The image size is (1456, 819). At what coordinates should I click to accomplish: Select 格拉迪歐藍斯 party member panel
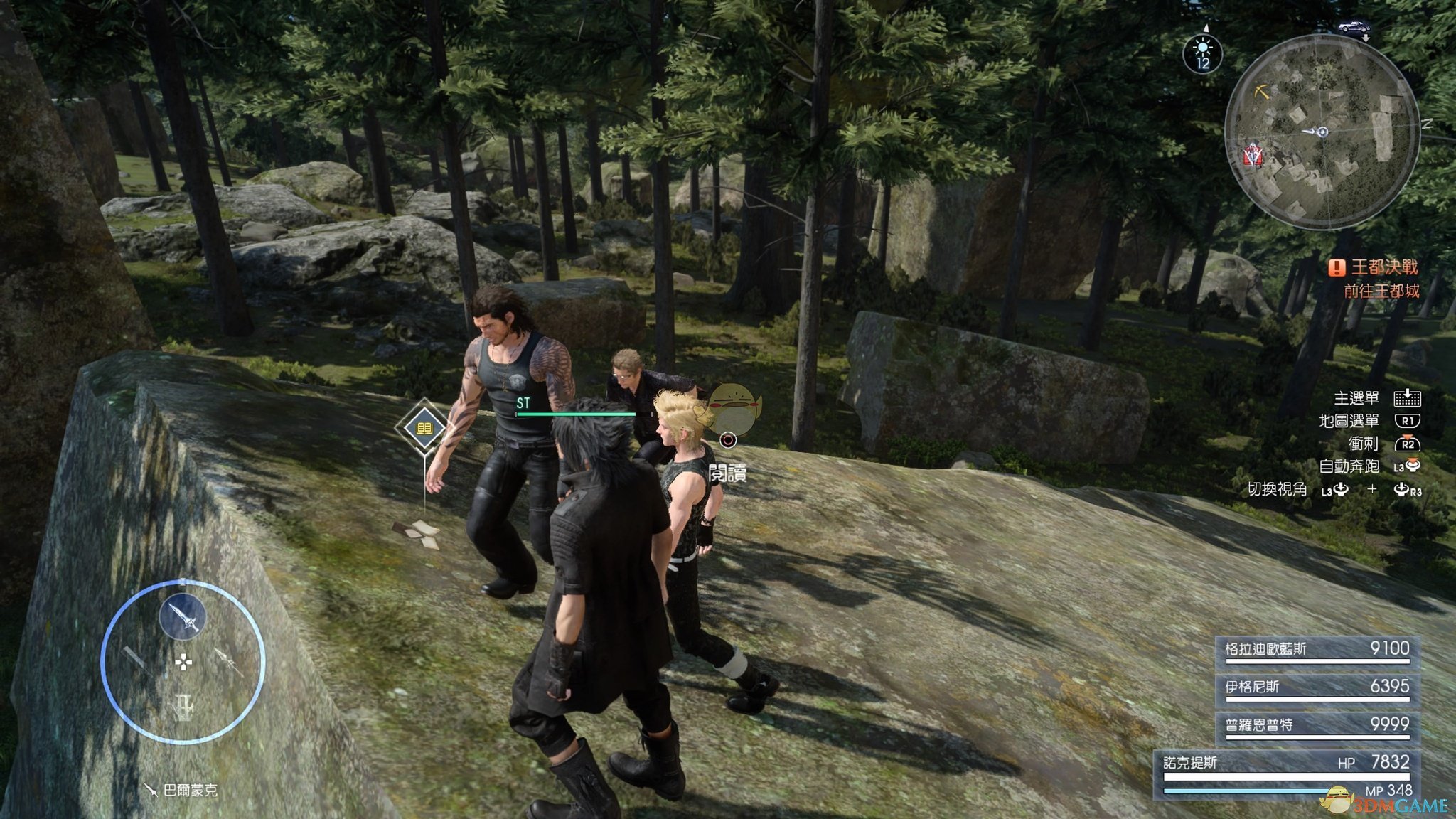click(1317, 651)
